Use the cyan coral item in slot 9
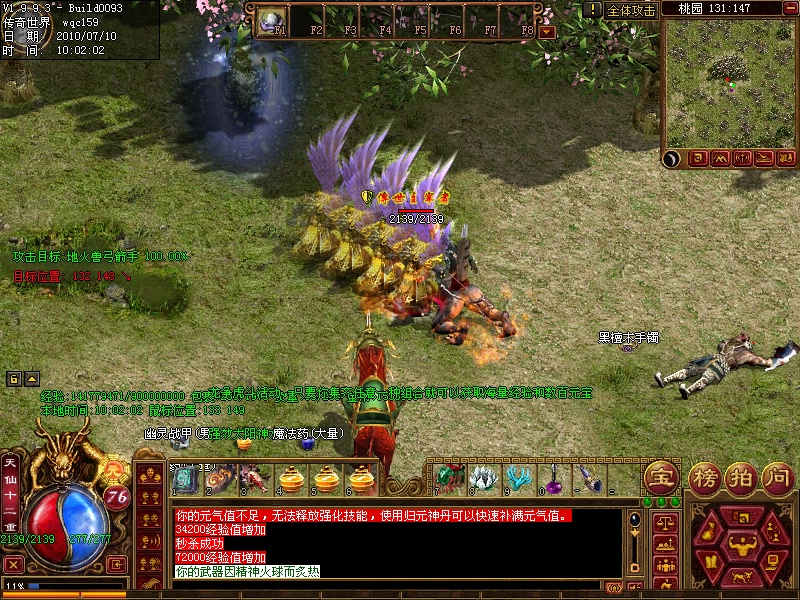 pos(518,478)
